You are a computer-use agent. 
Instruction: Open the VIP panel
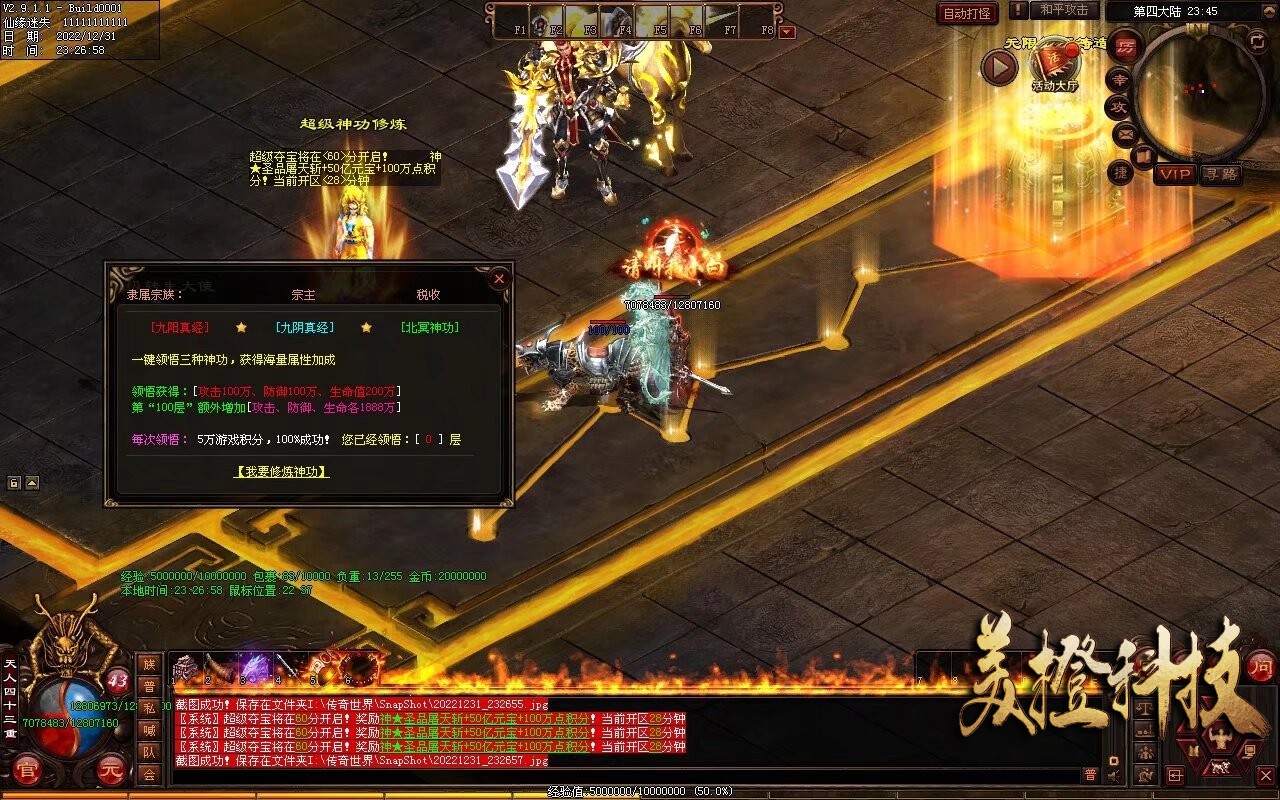coord(1175,174)
